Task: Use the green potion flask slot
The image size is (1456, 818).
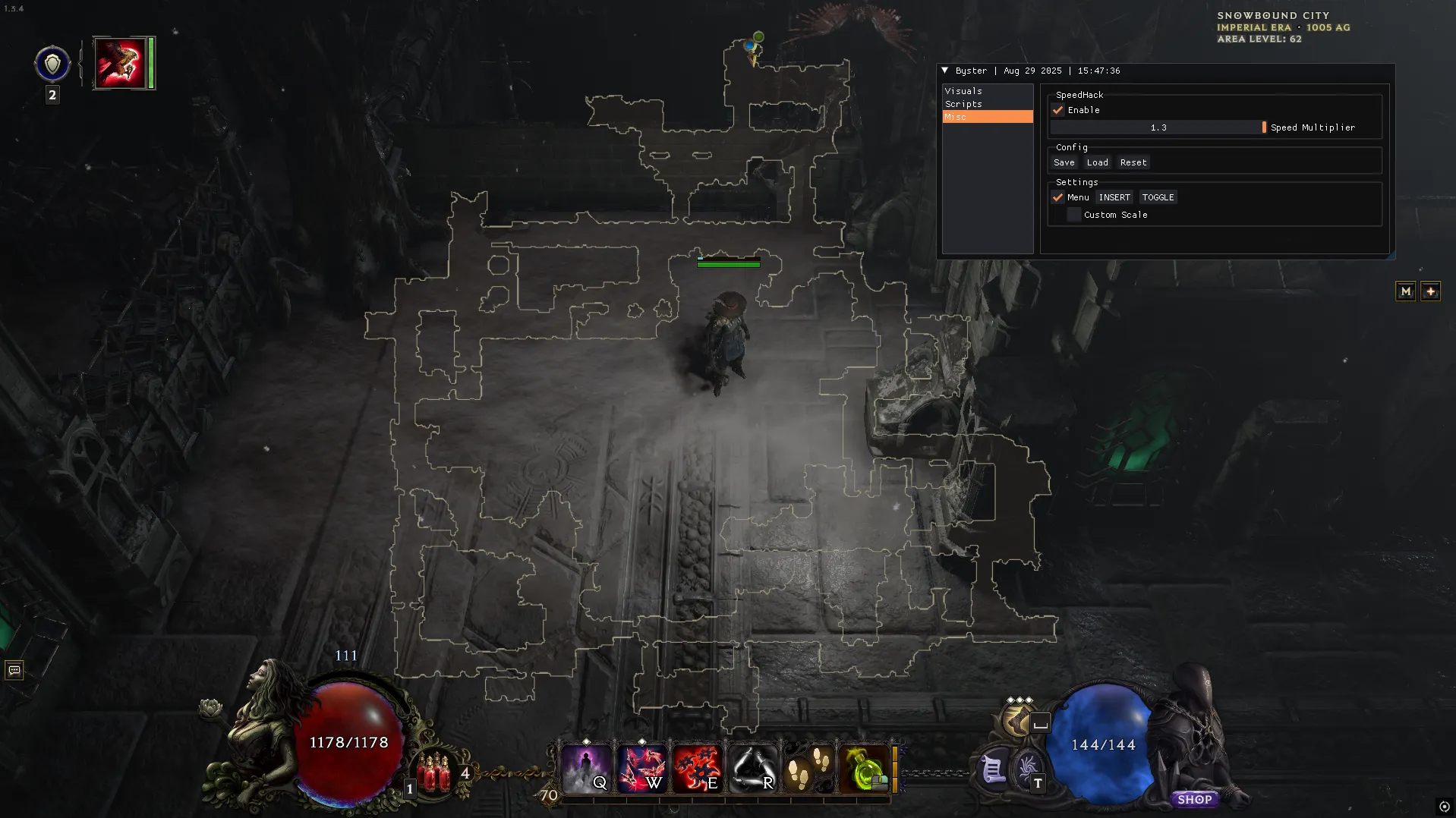Action: (x=864, y=769)
